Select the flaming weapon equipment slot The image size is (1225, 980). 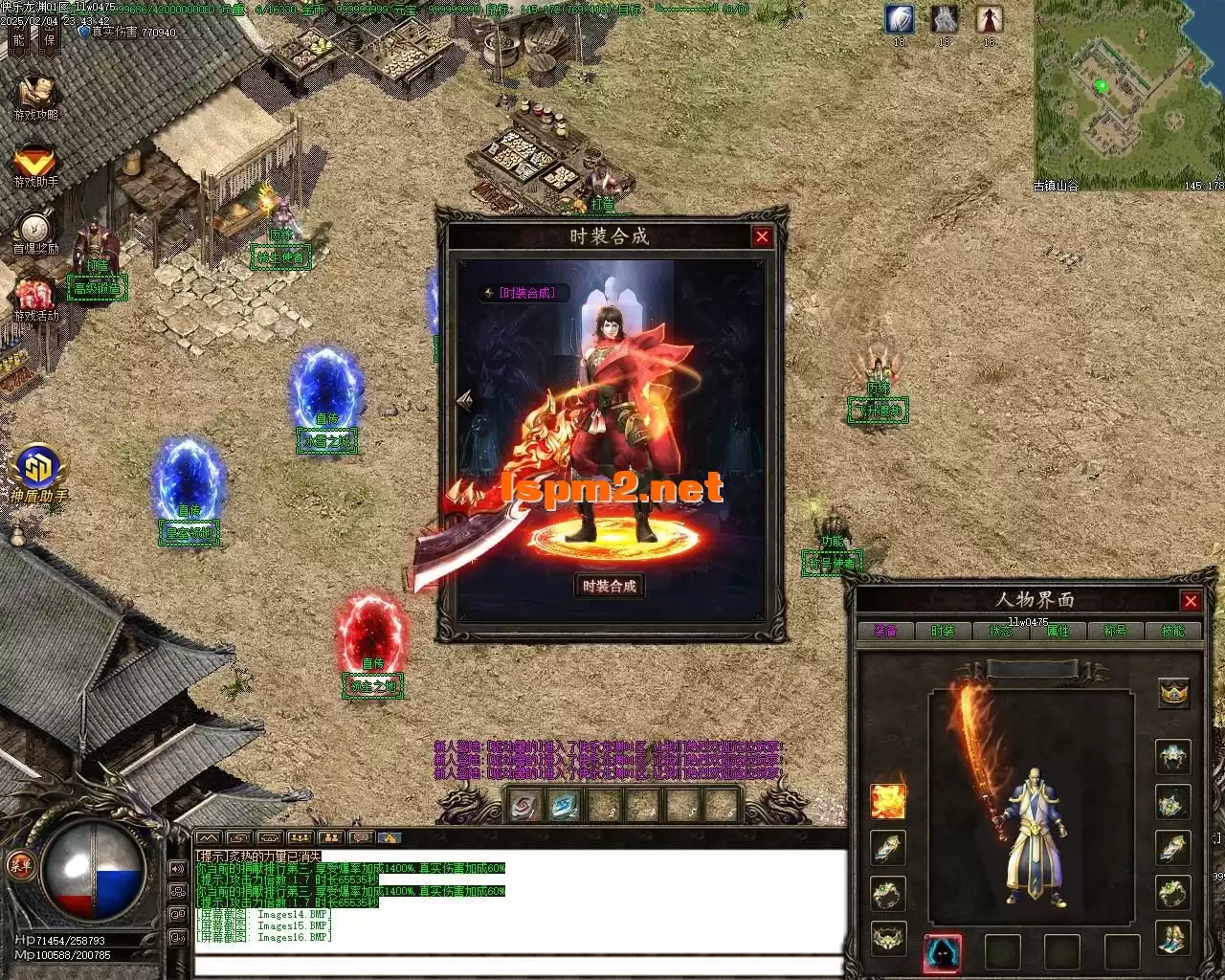click(x=887, y=801)
